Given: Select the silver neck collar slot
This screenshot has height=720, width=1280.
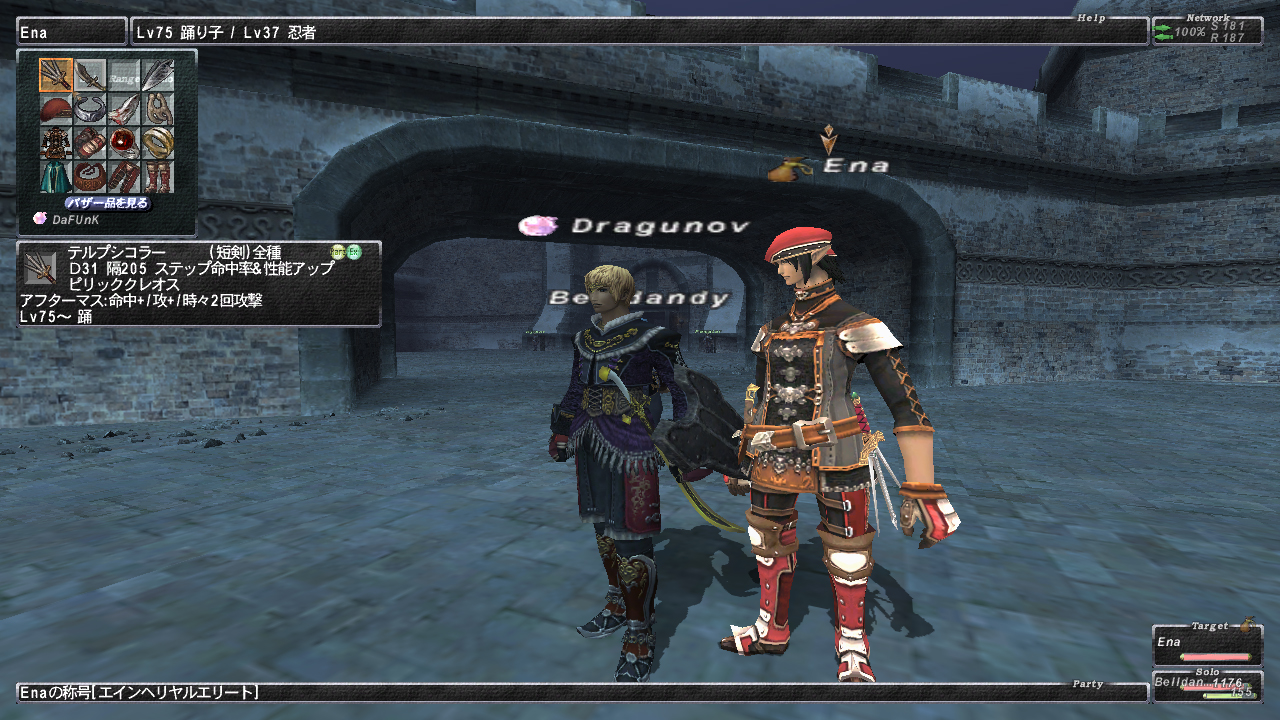Looking at the screenshot, I should (x=90, y=109).
